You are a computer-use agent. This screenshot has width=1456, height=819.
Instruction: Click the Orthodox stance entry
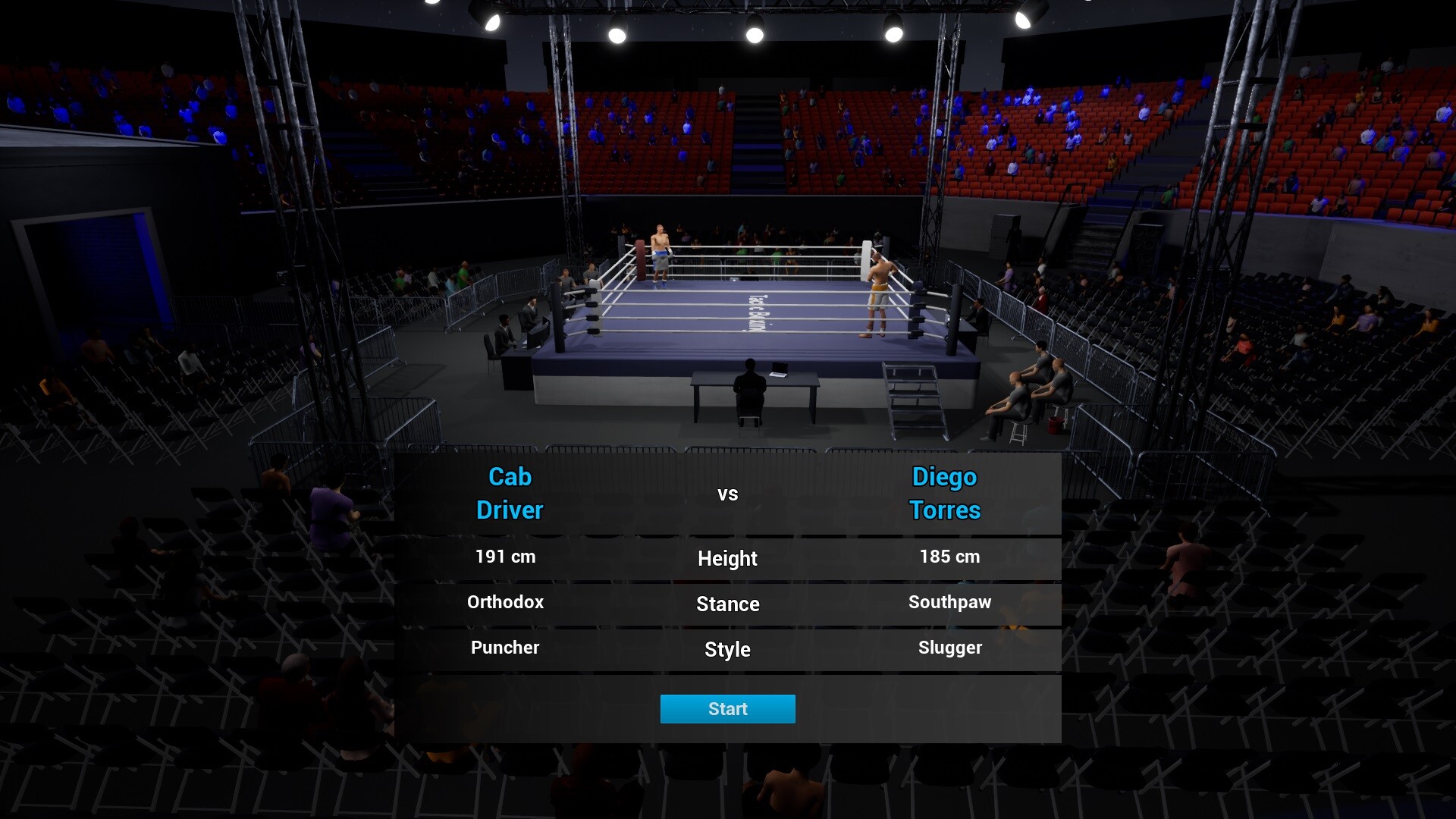point(504,602)
